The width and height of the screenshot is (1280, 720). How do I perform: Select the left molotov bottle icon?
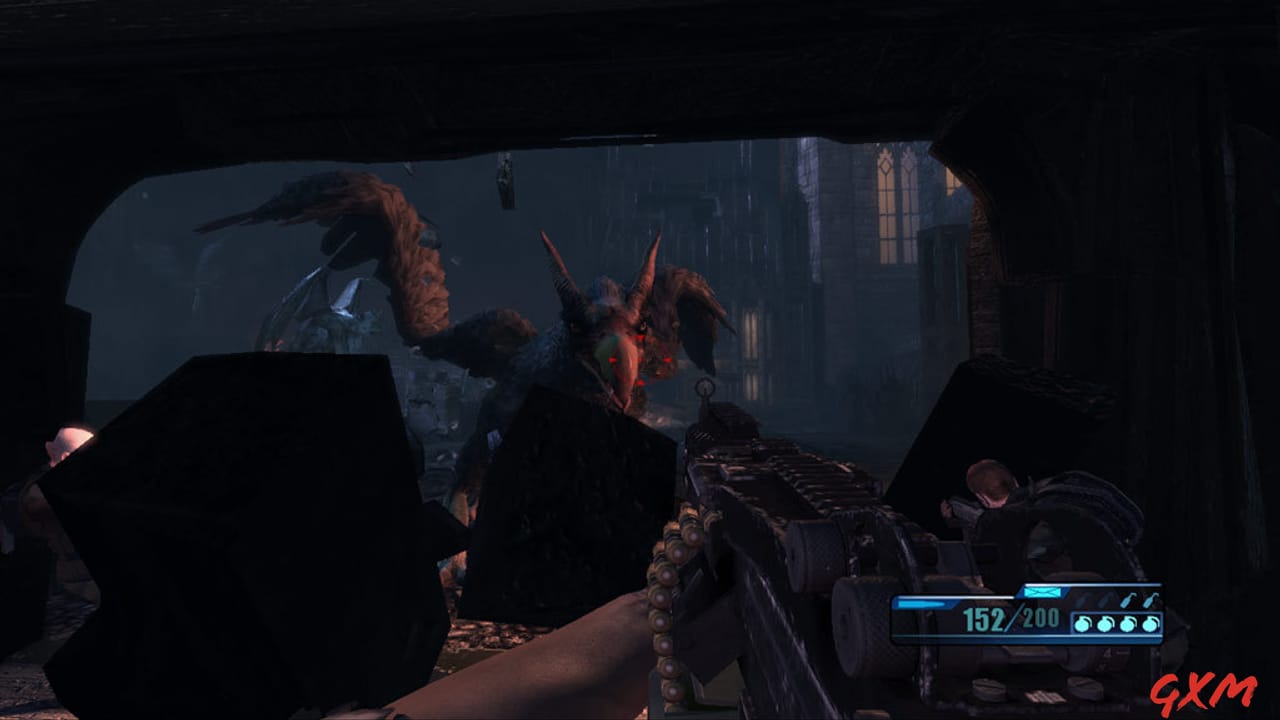click(1126, 600)
